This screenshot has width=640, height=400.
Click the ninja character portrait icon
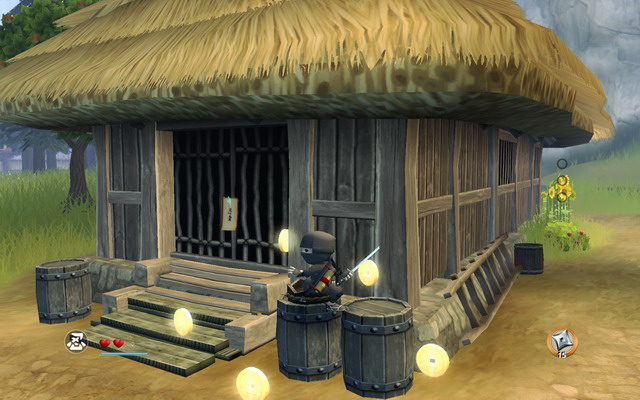76,342
